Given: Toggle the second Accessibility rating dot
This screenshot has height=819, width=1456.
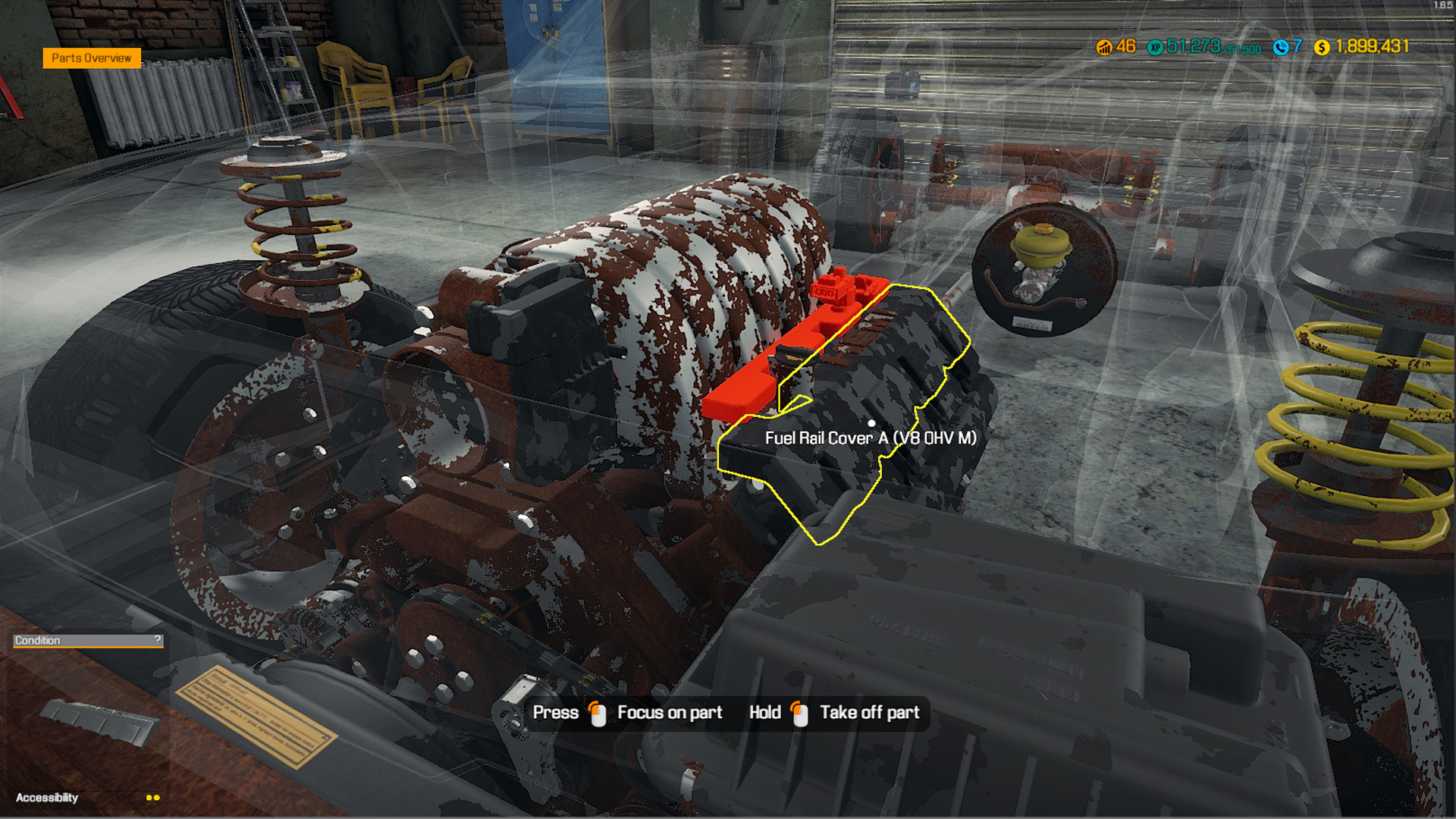Looking at the screenshot, I should [157, 797].
